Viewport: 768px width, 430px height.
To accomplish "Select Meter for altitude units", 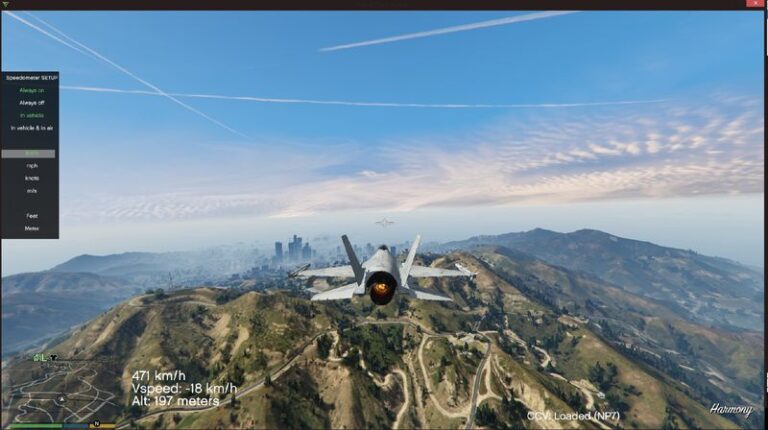I will [32, 228].
